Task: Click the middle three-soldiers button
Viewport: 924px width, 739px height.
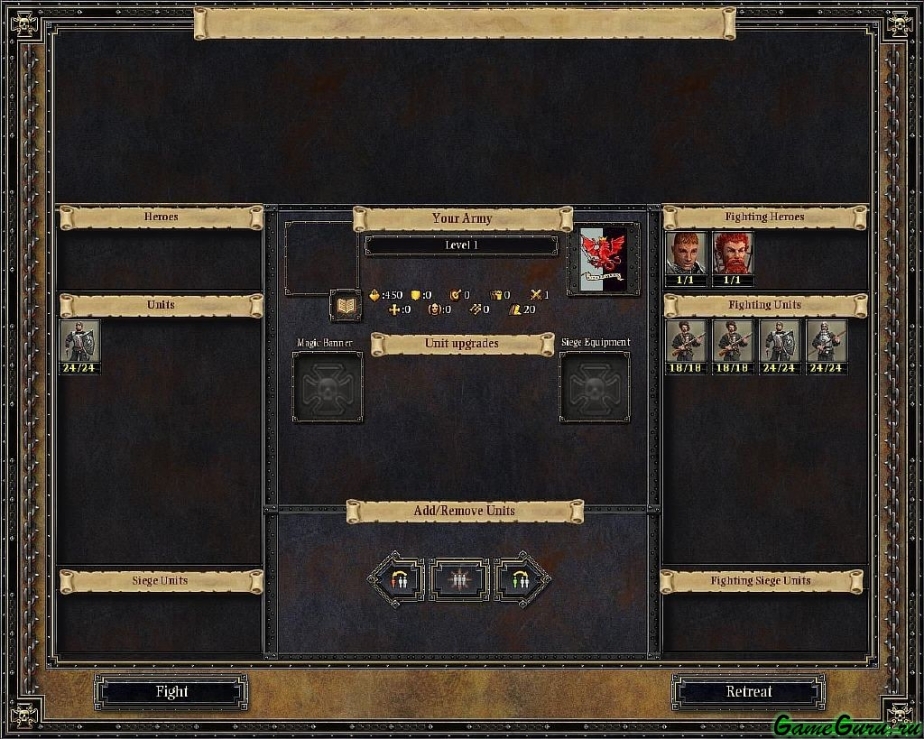Action: tap(459, 580)
